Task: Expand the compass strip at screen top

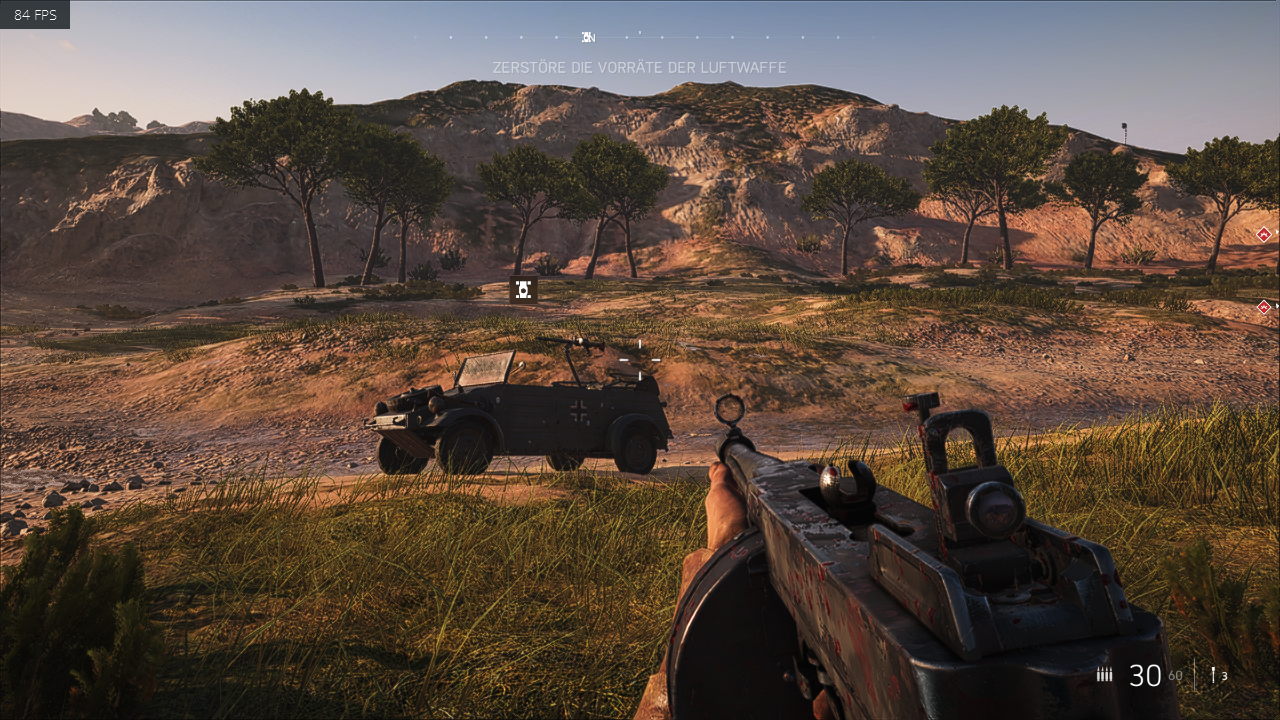Action: [x=640, y=38]
